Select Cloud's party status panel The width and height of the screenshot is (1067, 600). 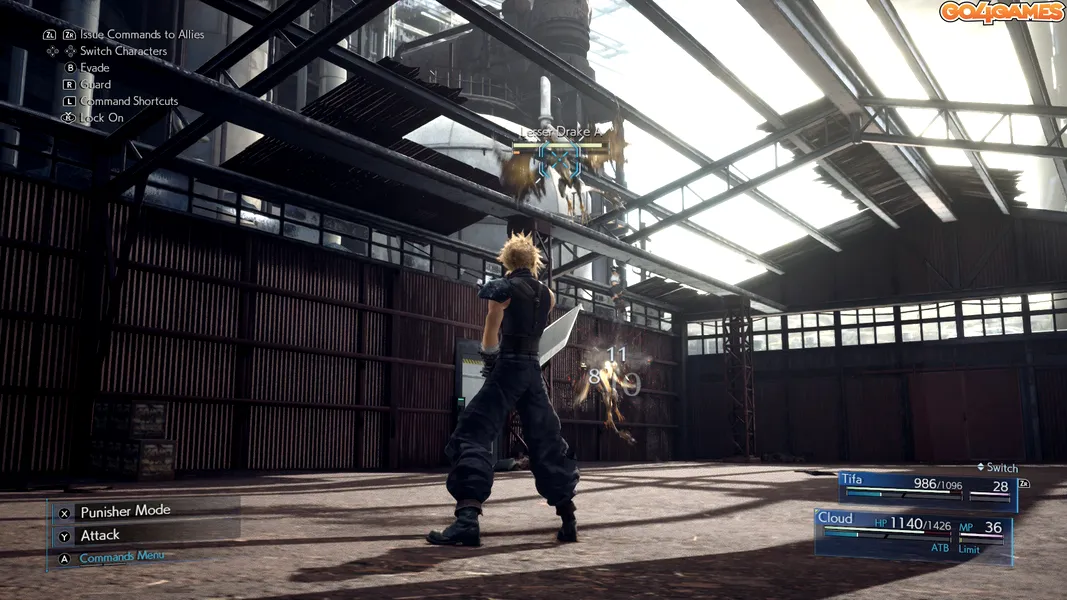[914, 534]
